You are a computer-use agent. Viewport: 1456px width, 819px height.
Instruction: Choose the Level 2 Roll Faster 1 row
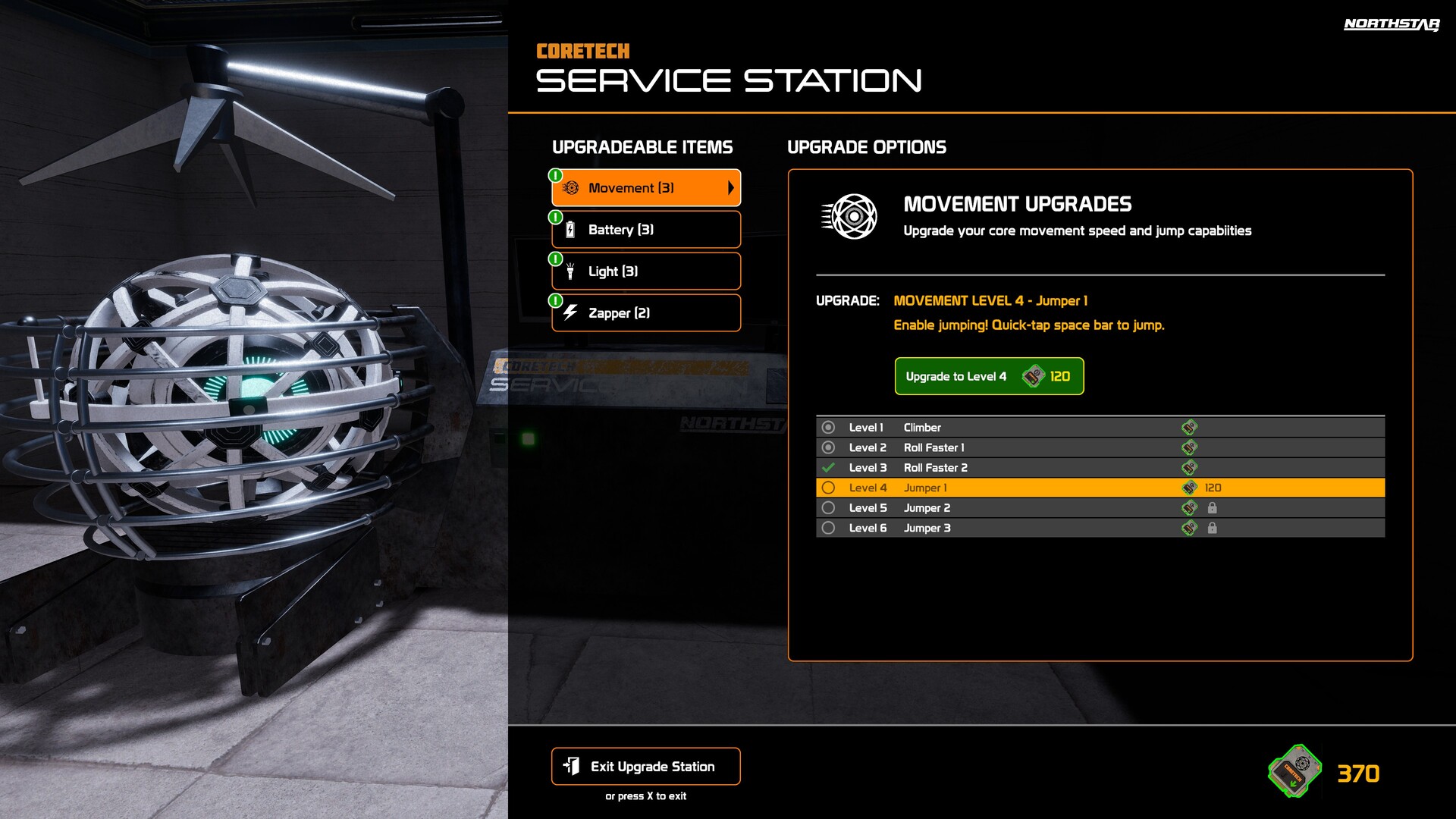click(x=1100, y=447)
